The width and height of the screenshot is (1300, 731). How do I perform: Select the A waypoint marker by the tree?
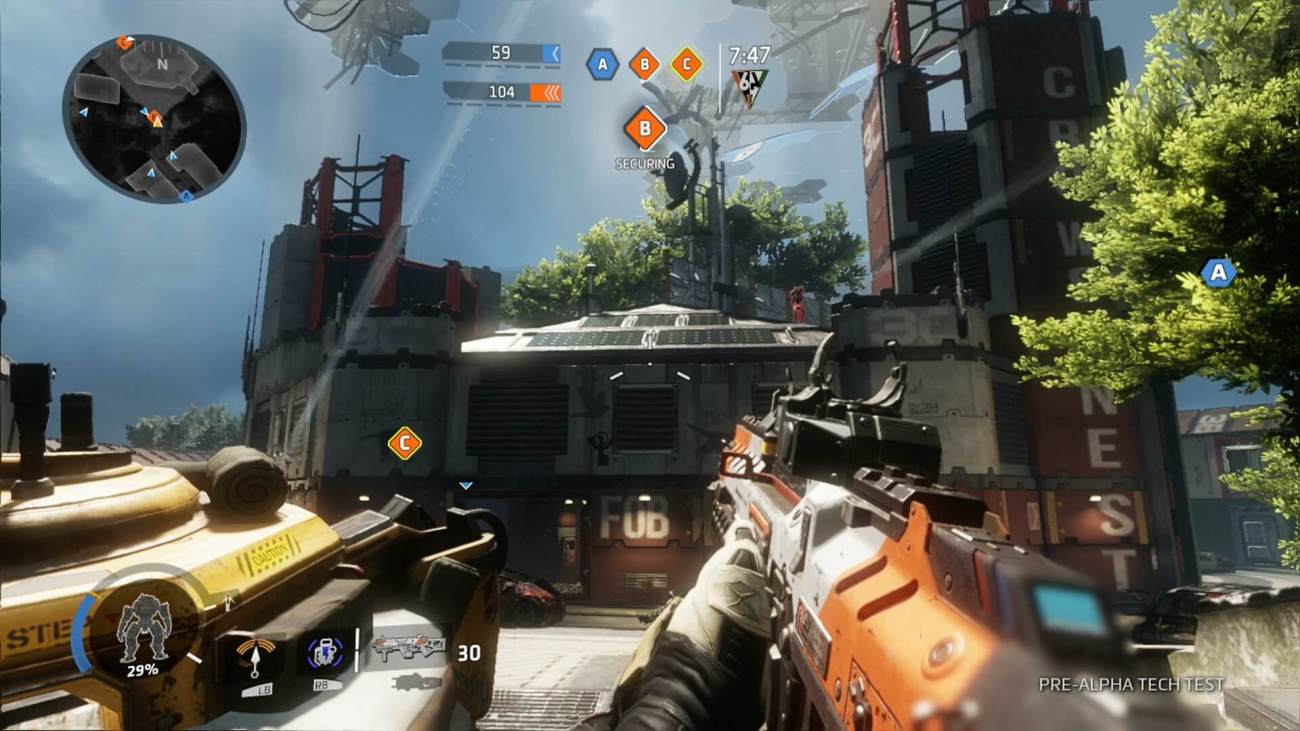tap(1217, 272)
